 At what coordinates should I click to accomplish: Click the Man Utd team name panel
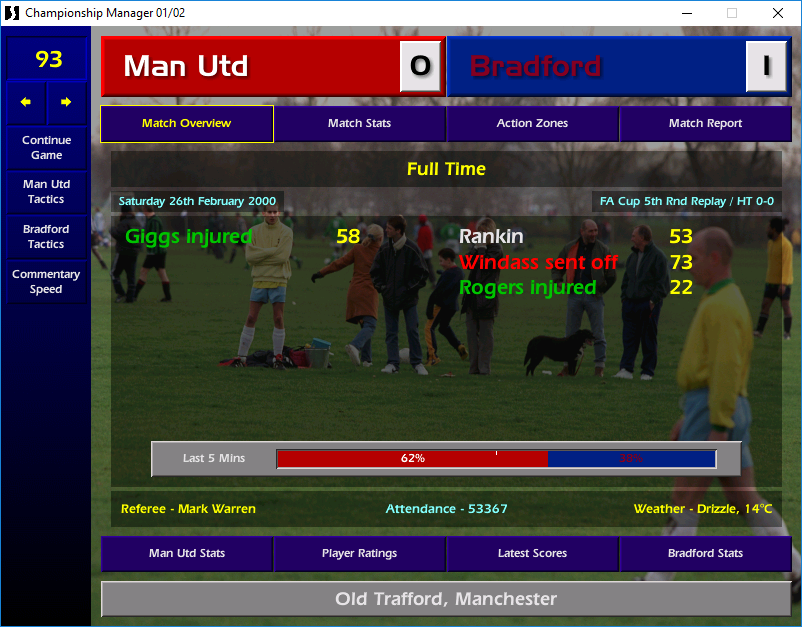(250, 66)
